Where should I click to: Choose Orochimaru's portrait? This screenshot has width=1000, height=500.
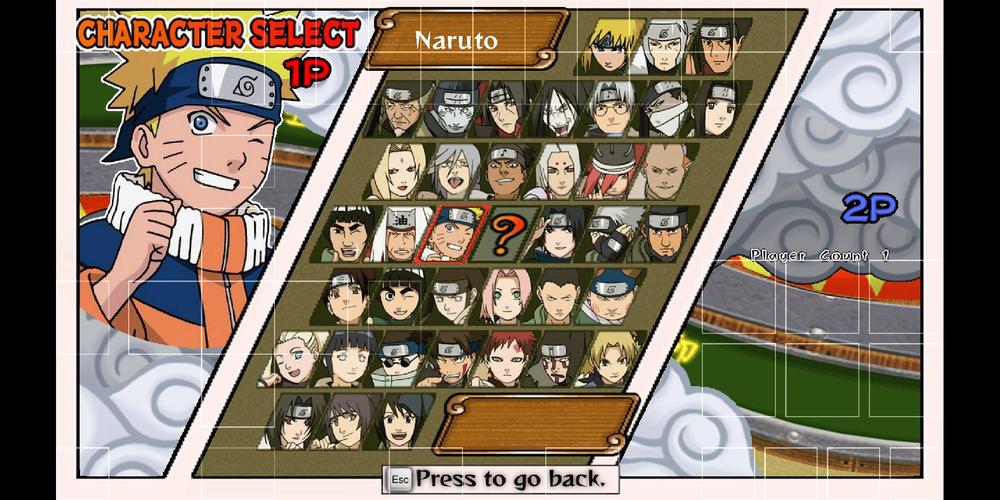(560, 109)
